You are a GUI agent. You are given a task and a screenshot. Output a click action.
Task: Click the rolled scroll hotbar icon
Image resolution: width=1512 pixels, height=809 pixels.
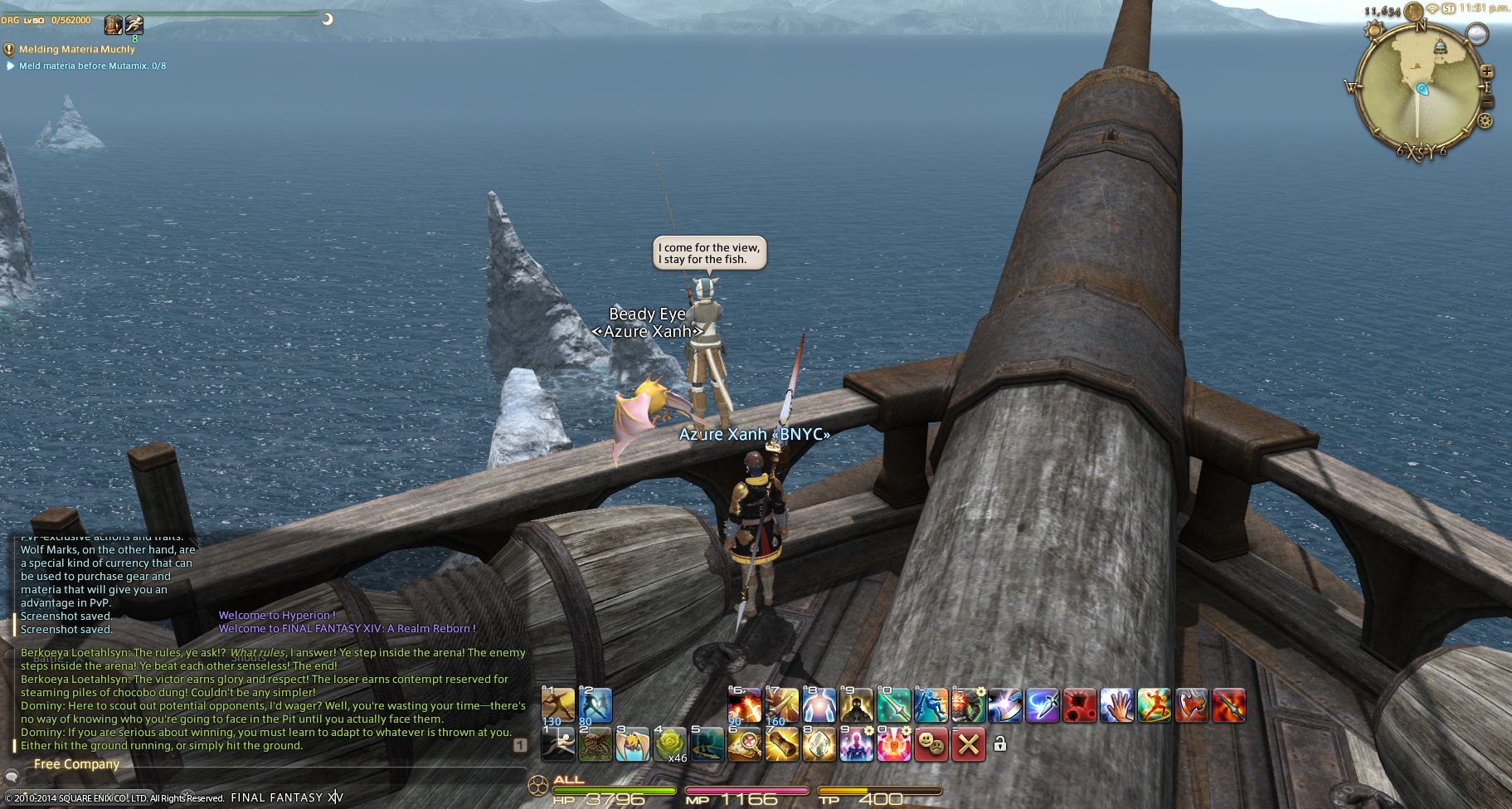click(781, 744)
